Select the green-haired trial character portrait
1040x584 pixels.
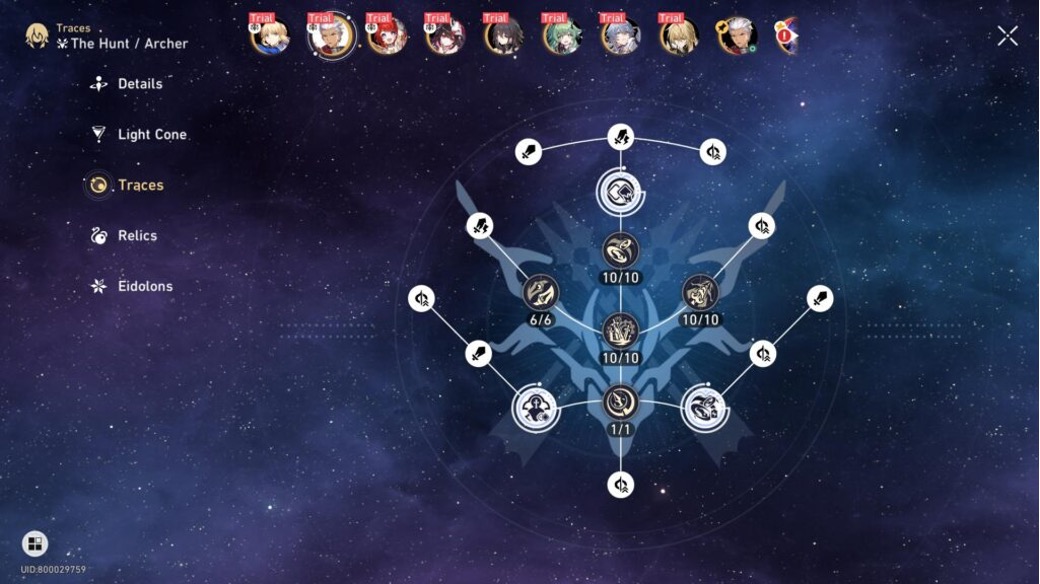pyautogui.click(x=562, y=36)
